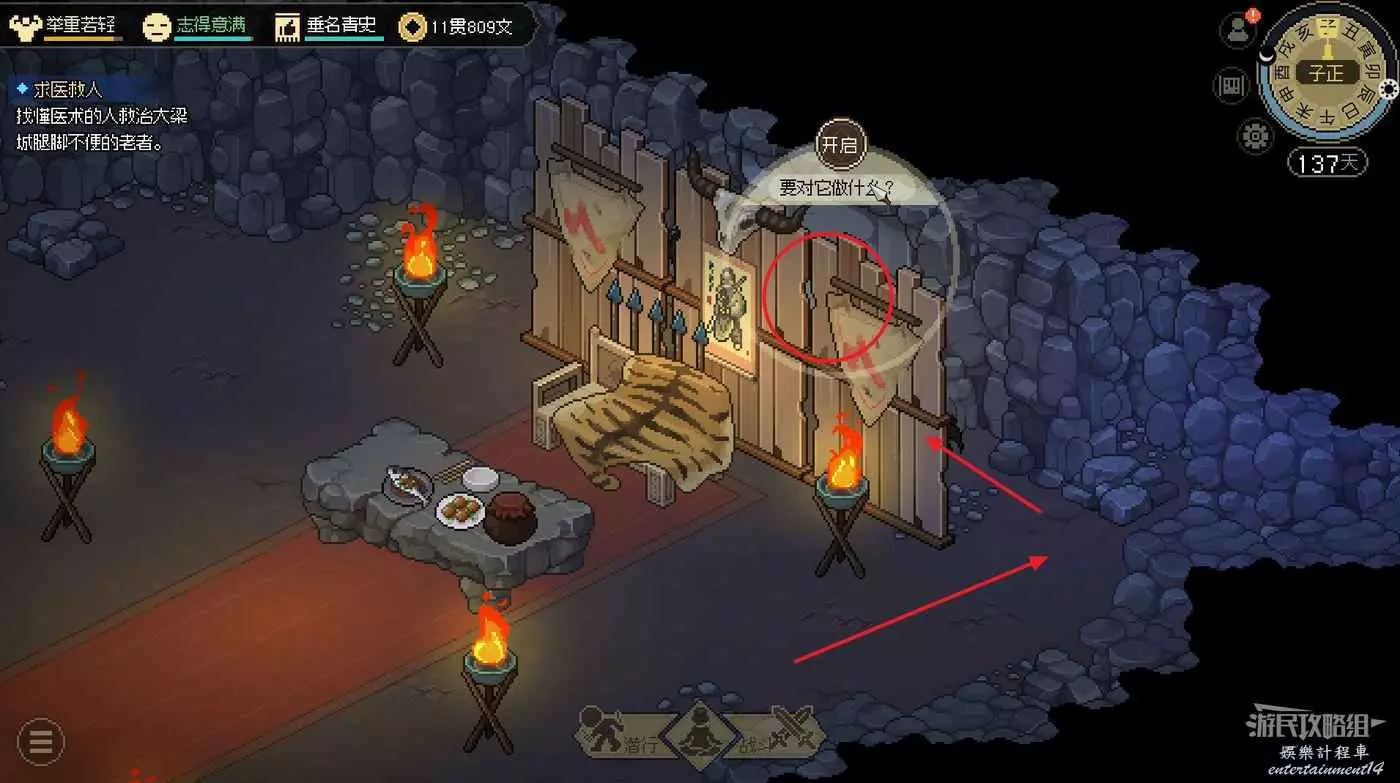This screenshot has width=1400, height=783.
Task: Click the copper coin money icon
Action: click(x=411, y=27)
